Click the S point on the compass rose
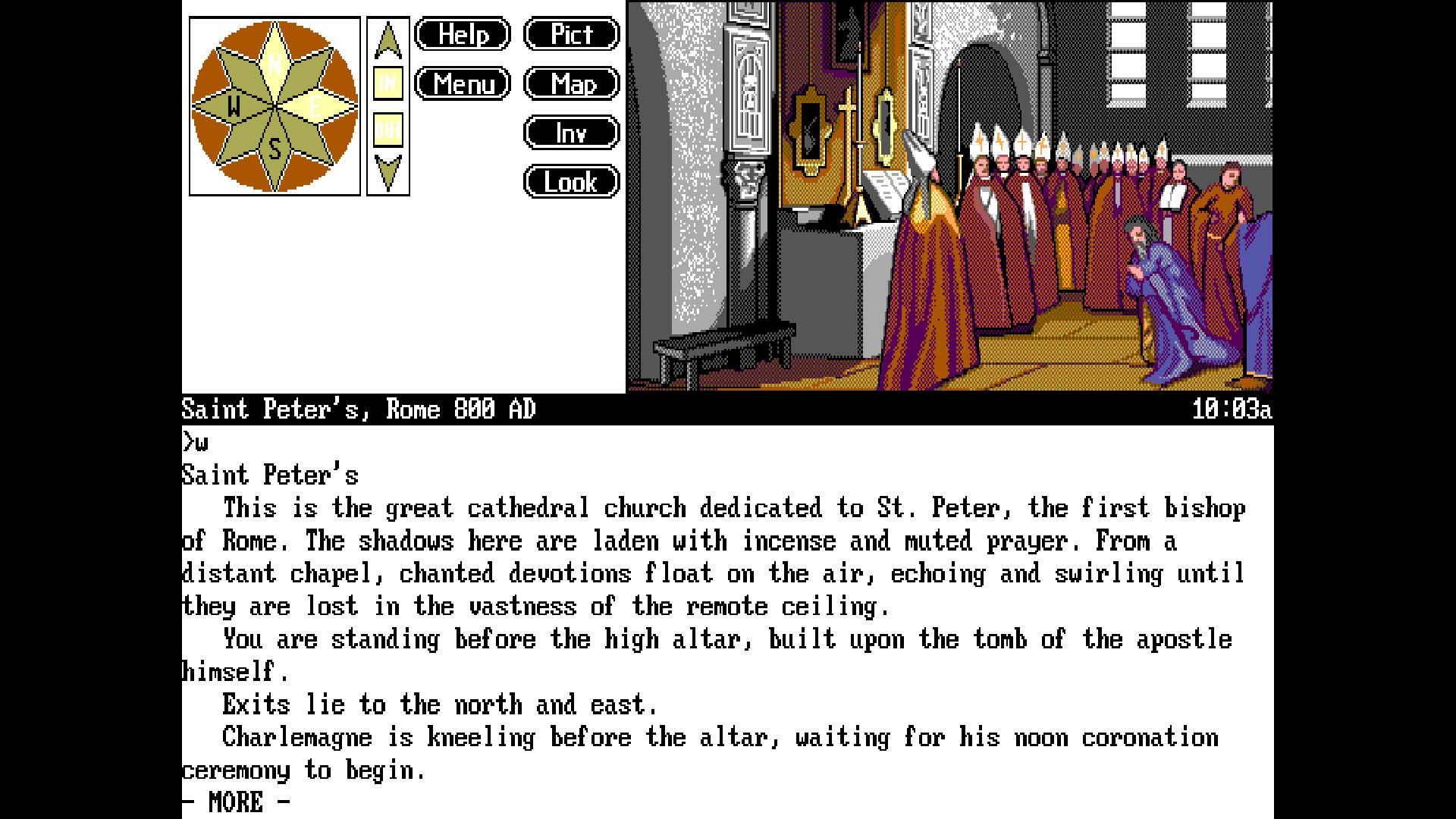1456x819 pixels. point(275,148)
